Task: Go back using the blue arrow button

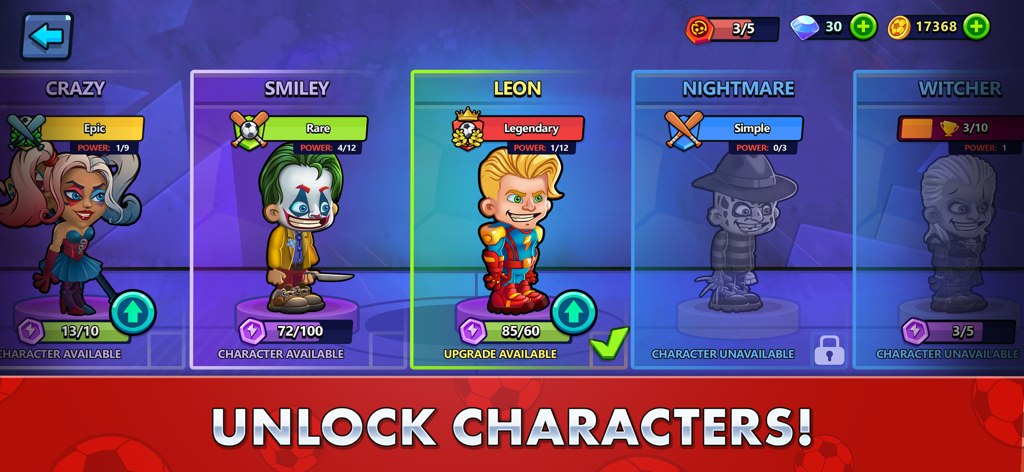Action: click(x=46, y=36)
